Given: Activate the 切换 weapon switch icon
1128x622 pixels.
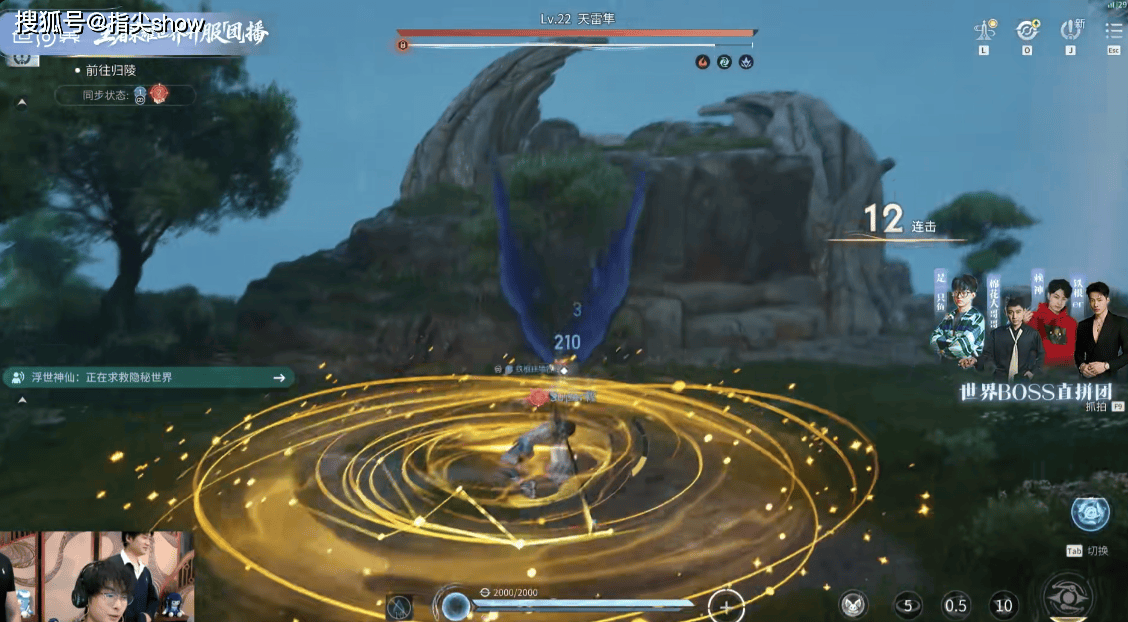Looking at the screenshot, I should click(x=1089, y=513).
